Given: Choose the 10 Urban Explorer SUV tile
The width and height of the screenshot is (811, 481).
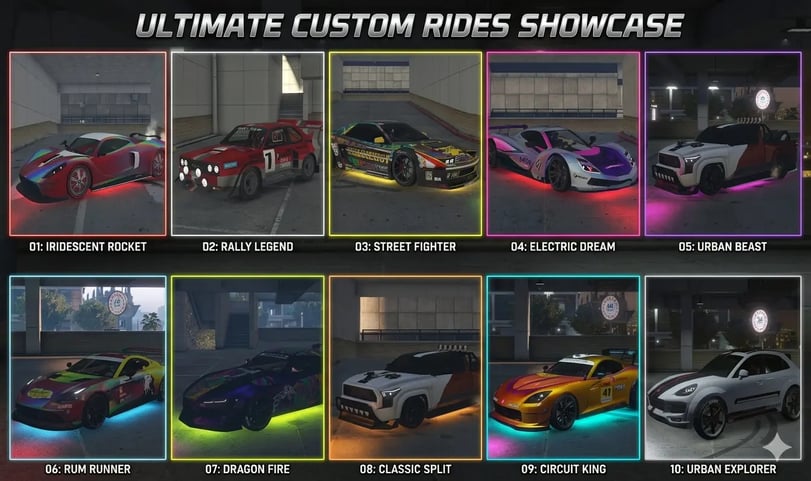Looking at the screenshot, I should tap(722, 367).
